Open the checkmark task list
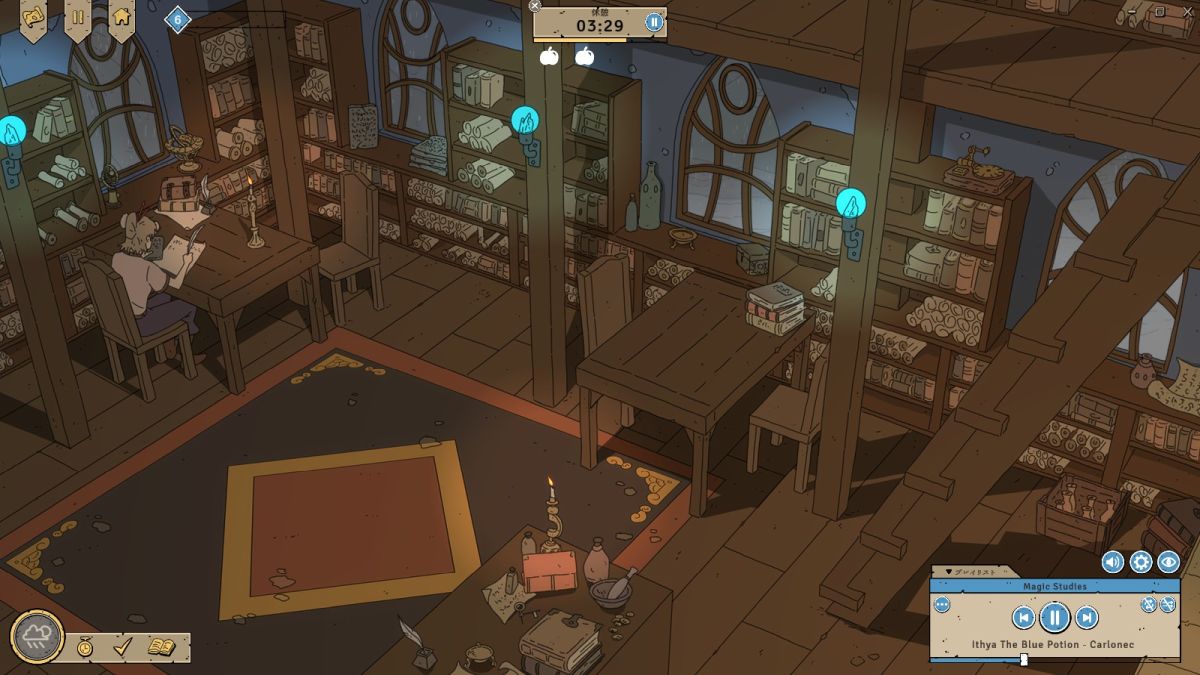This screenshot has height=675, width=1200. click(x=122, y=647)
